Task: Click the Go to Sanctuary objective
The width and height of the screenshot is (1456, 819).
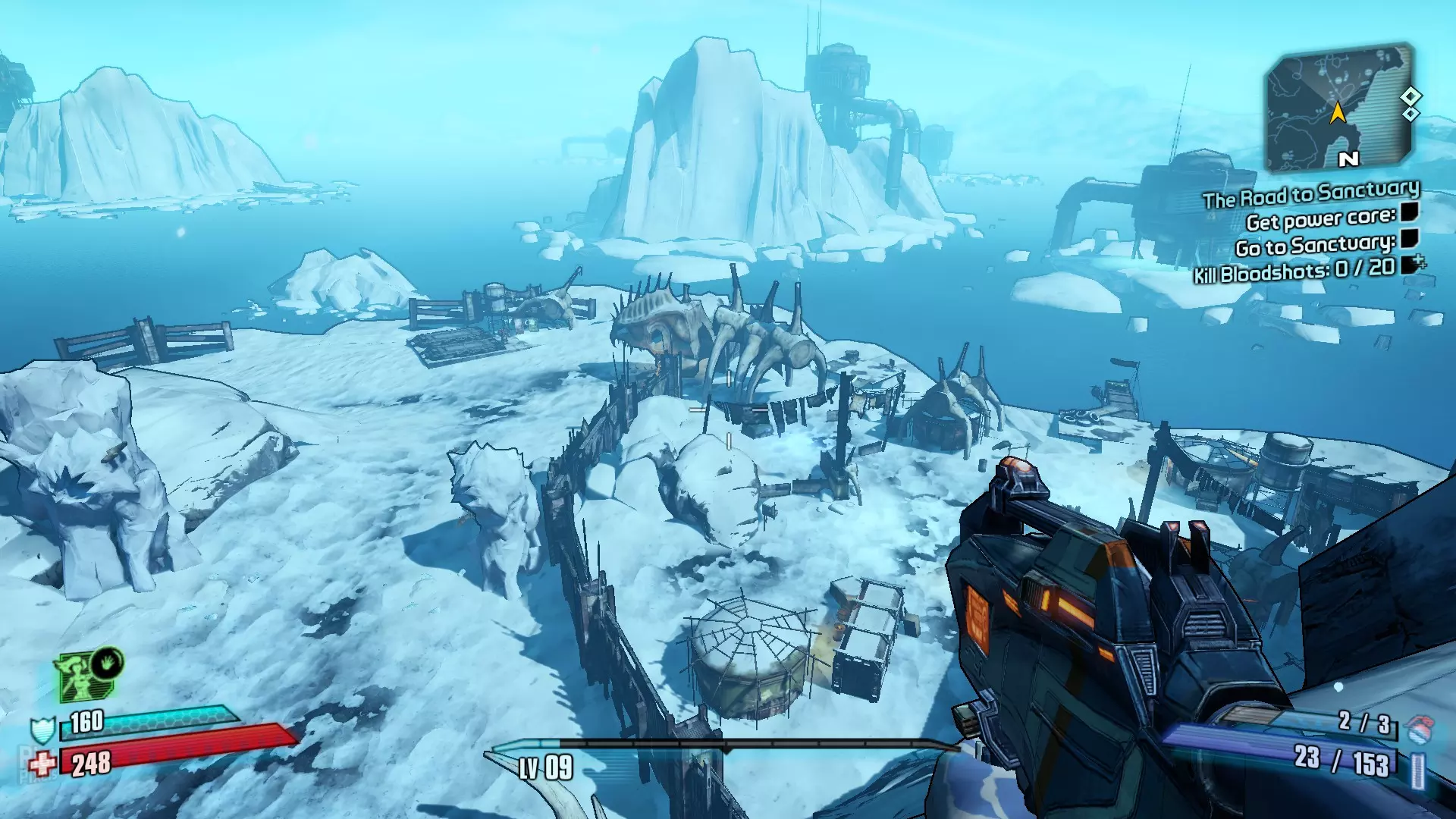Action: [1315, 246]
